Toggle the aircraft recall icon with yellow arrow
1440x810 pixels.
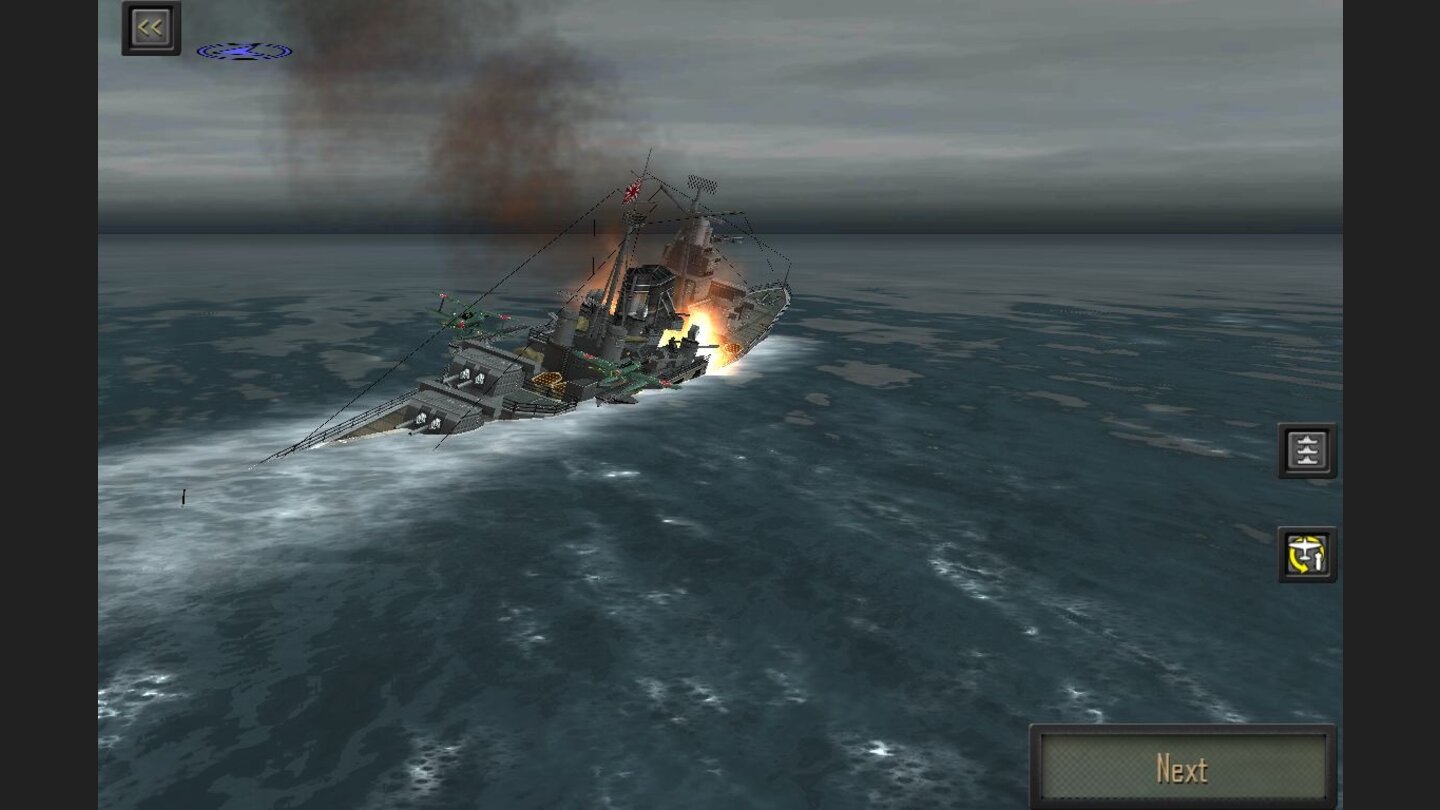tap(1307, 554)
